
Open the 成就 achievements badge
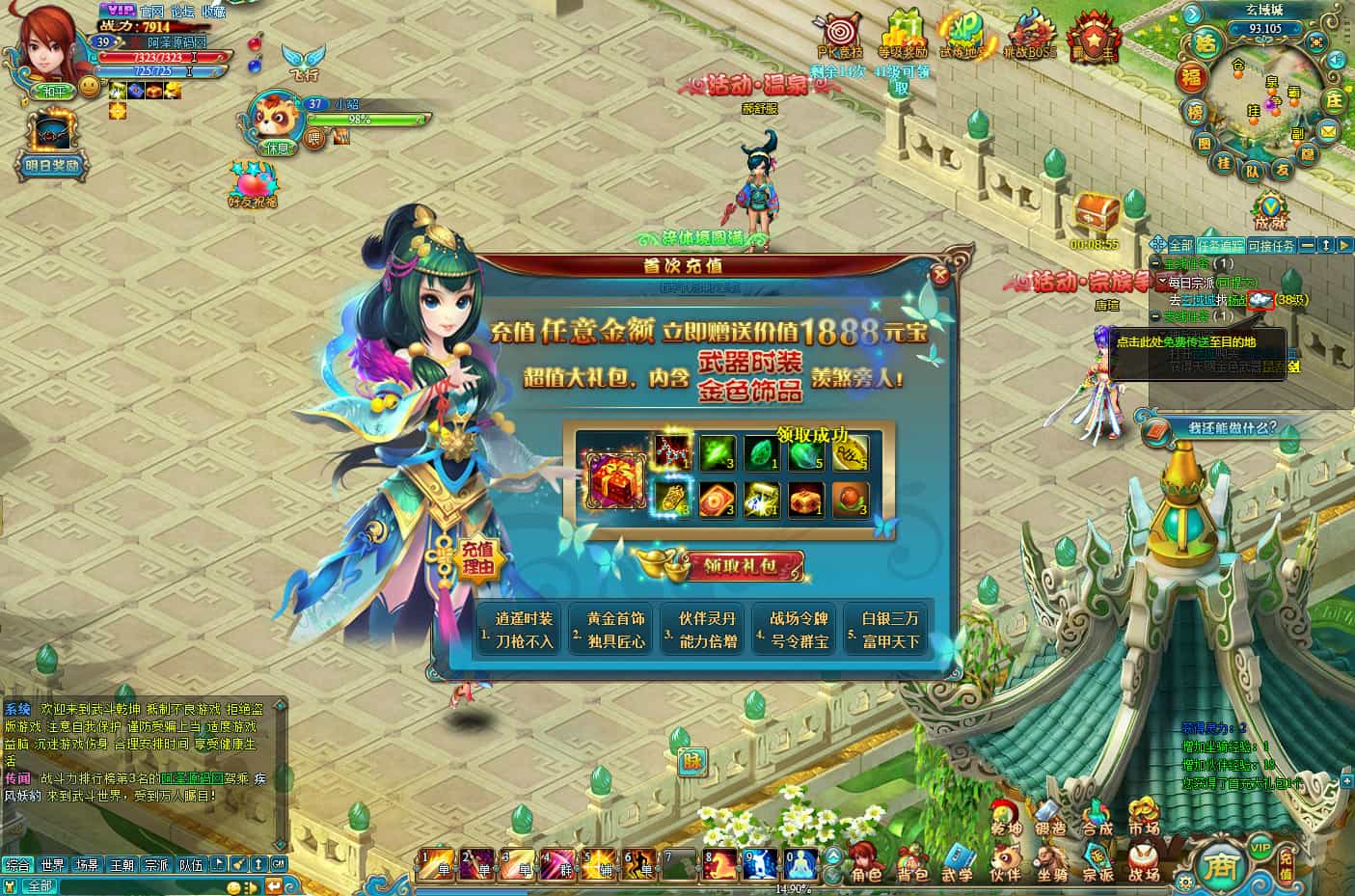pyautogui.click(x=1270, y=211)
